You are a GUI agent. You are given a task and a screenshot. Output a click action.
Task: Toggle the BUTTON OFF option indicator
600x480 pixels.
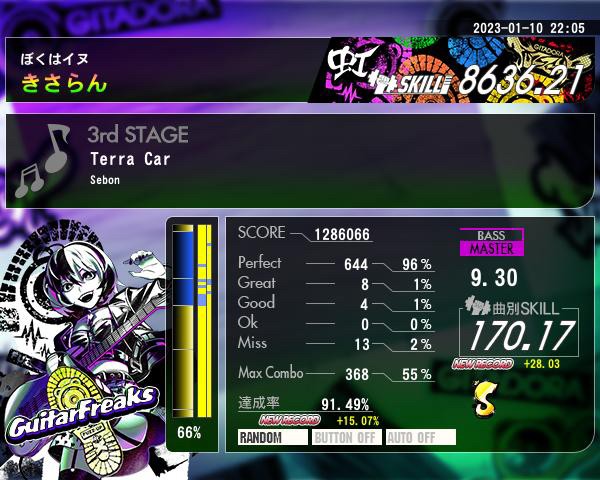click(346, 437)
